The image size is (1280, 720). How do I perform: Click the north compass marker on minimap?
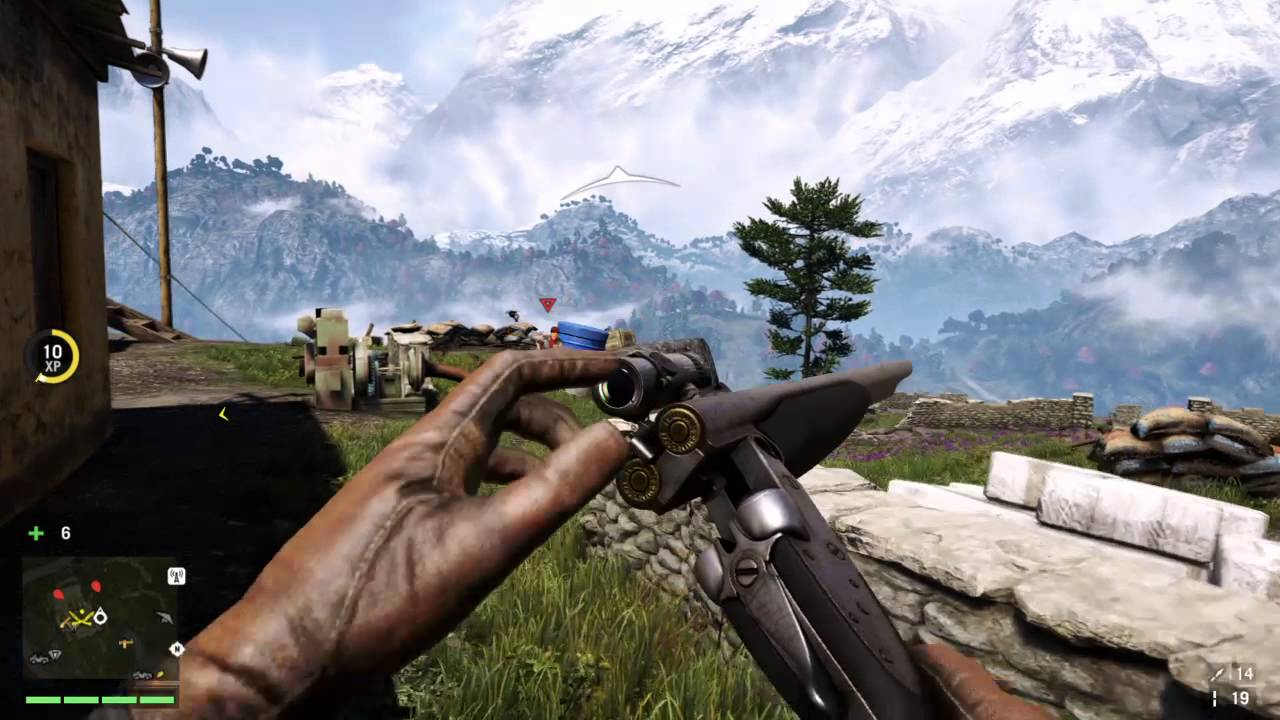pos(176,649)
